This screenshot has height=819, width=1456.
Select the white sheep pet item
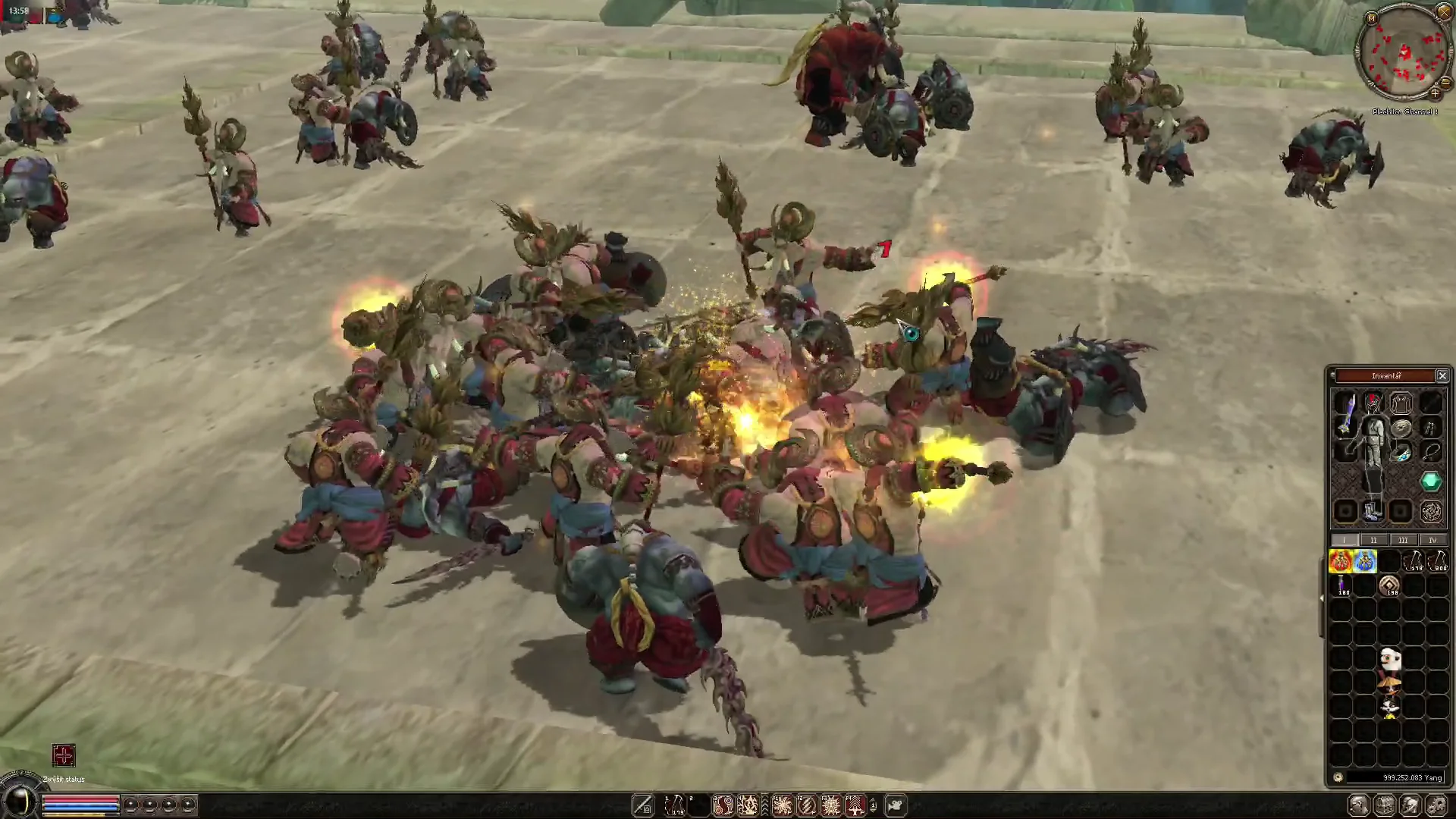(x=1389, y=659)
